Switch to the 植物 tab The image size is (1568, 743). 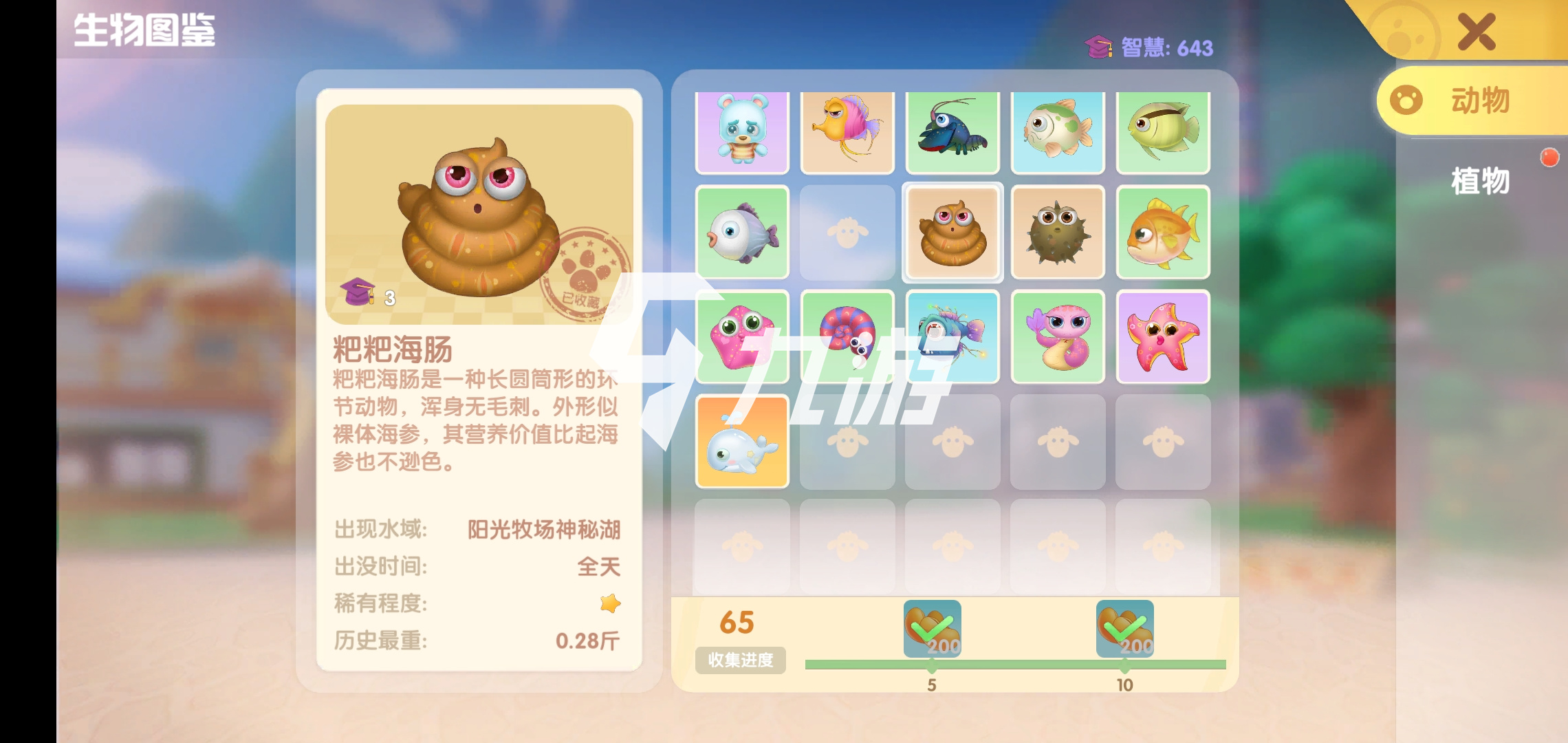pyautogui.click(x=1480, y=182)
